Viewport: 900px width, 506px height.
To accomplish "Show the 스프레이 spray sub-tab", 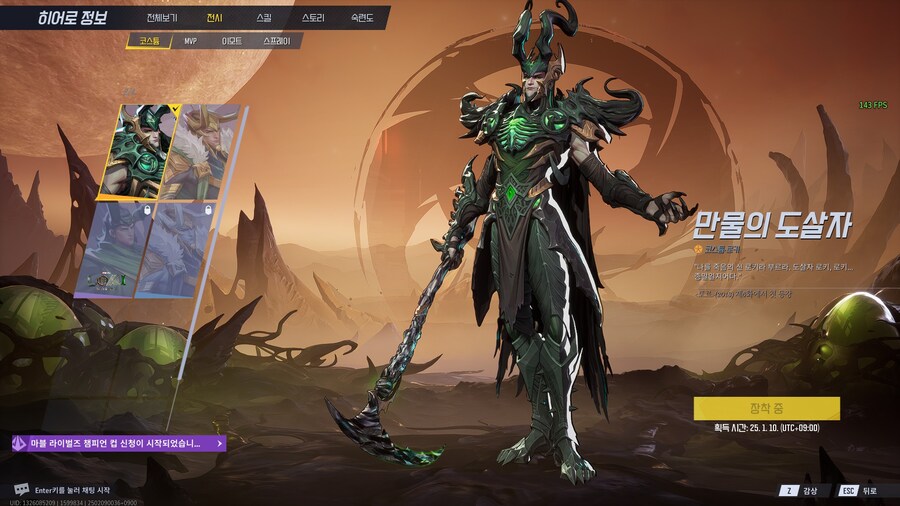I will click(x=276, y=42).
